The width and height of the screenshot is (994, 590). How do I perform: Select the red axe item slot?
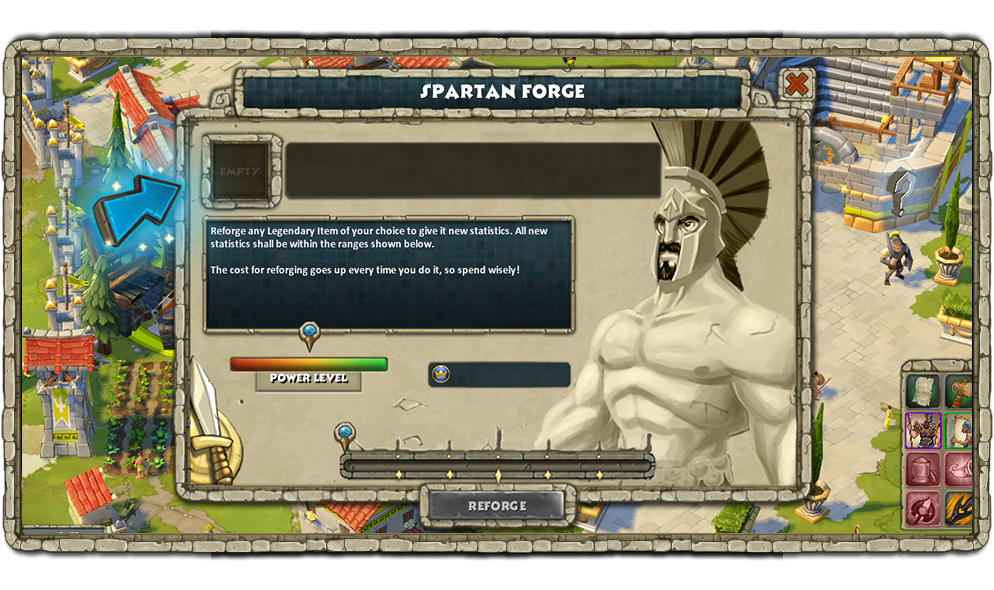[922, 507]
